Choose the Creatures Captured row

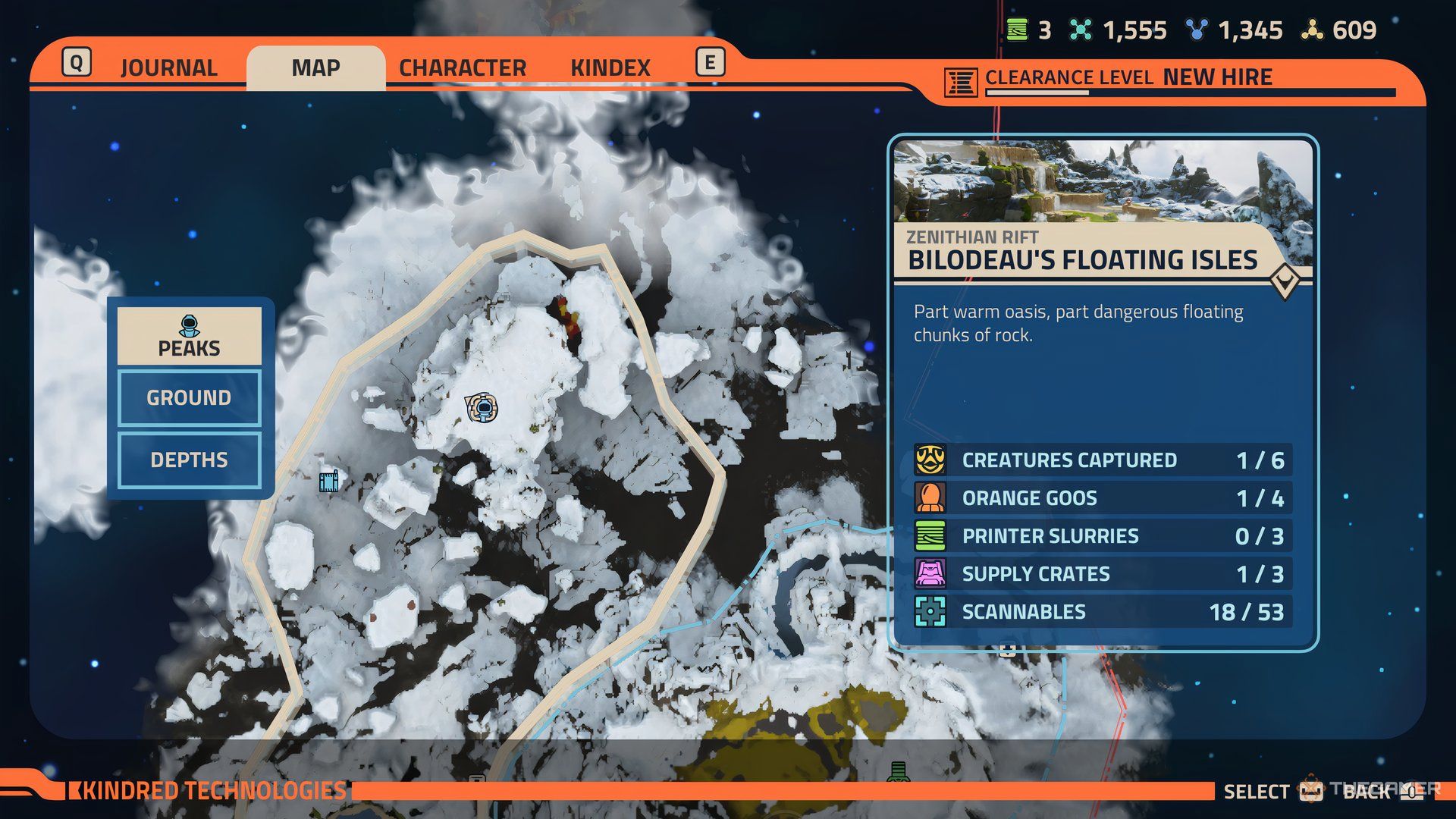tap(1103, 460)
